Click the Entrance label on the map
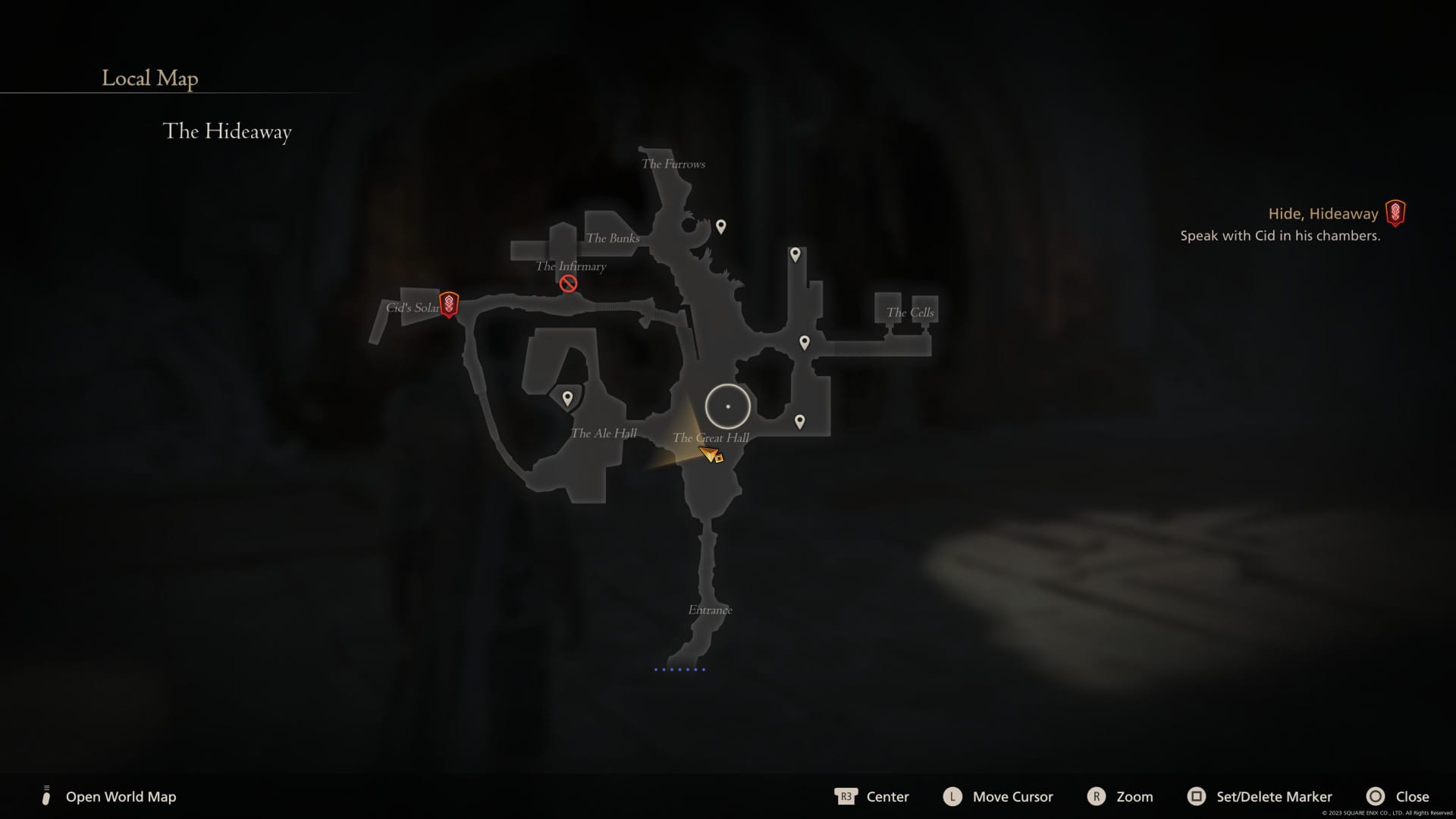1456x819 pixels. pos(710,609)
